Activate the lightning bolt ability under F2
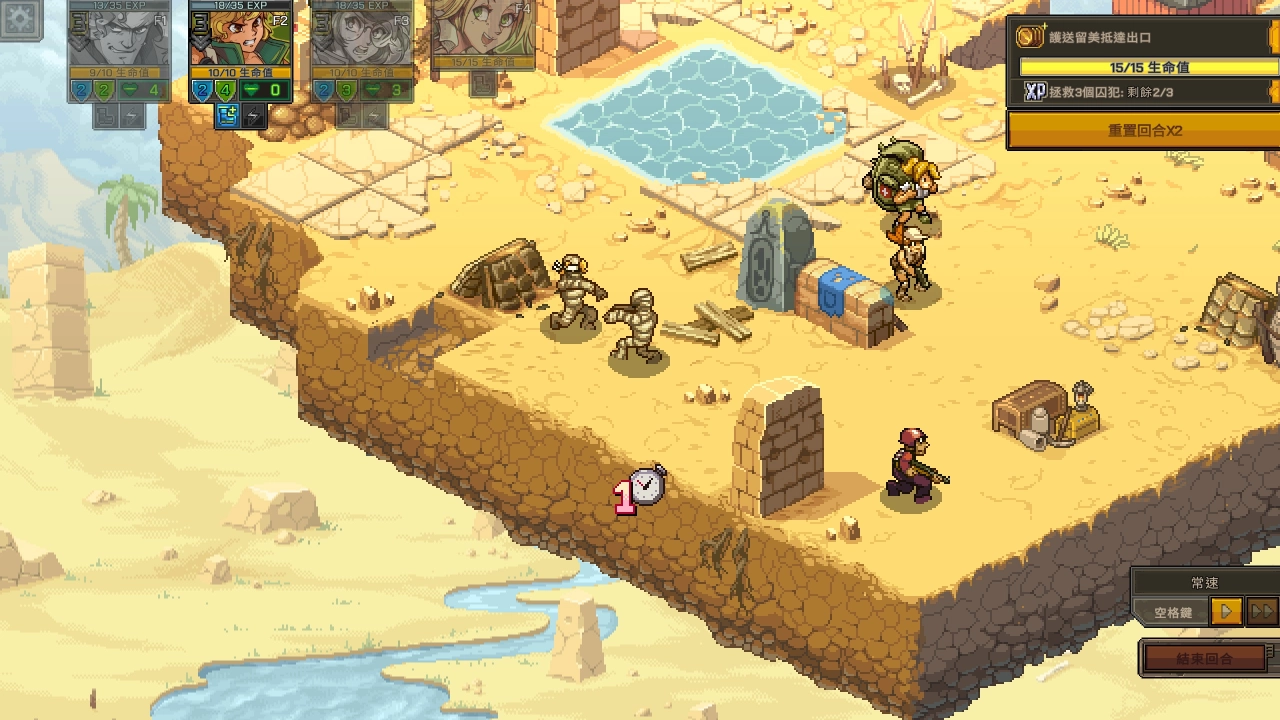Viewport: 1280px width, 720px height. click(x=255, y=117)
